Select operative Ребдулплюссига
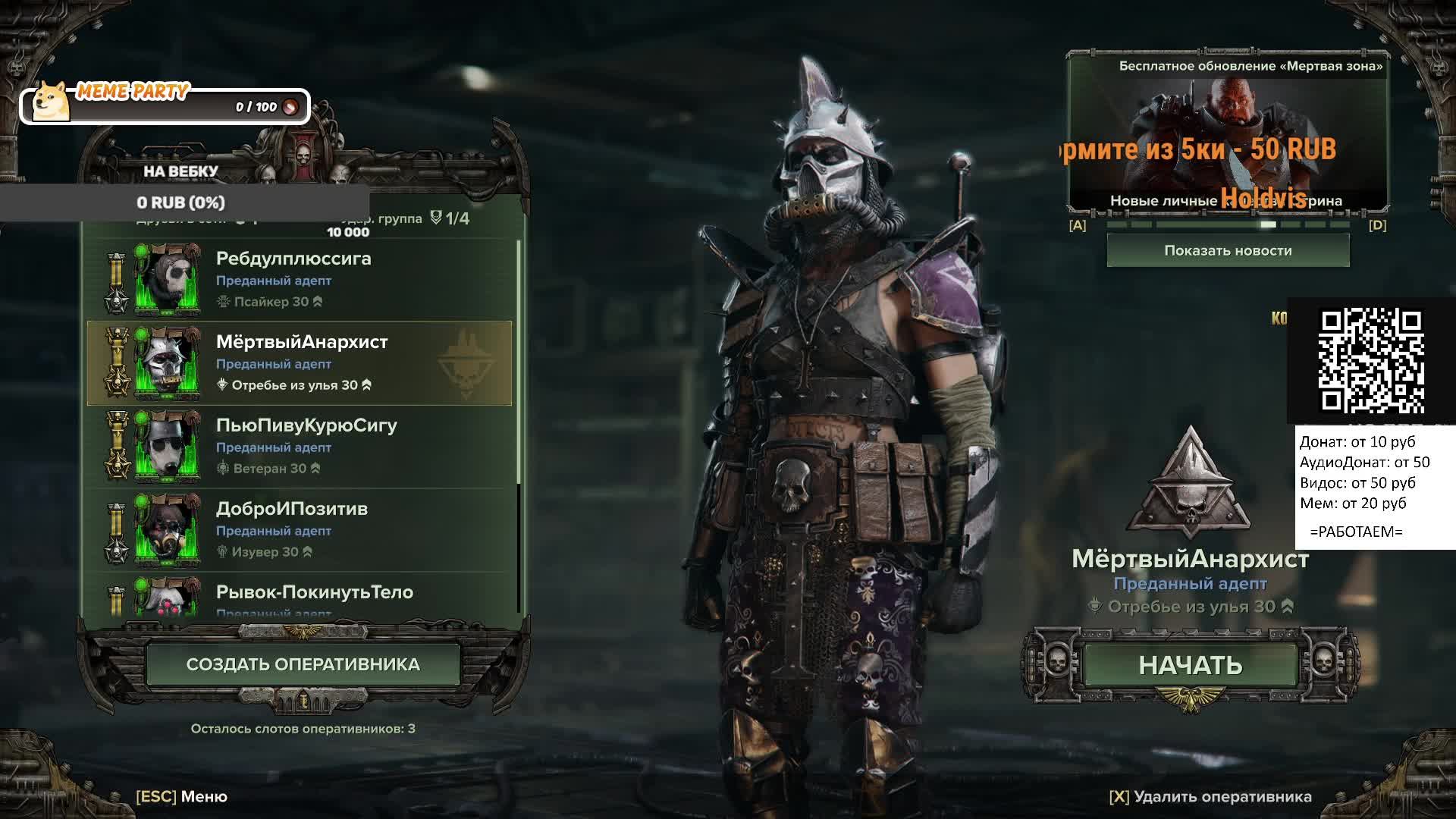 click(300, 279)
